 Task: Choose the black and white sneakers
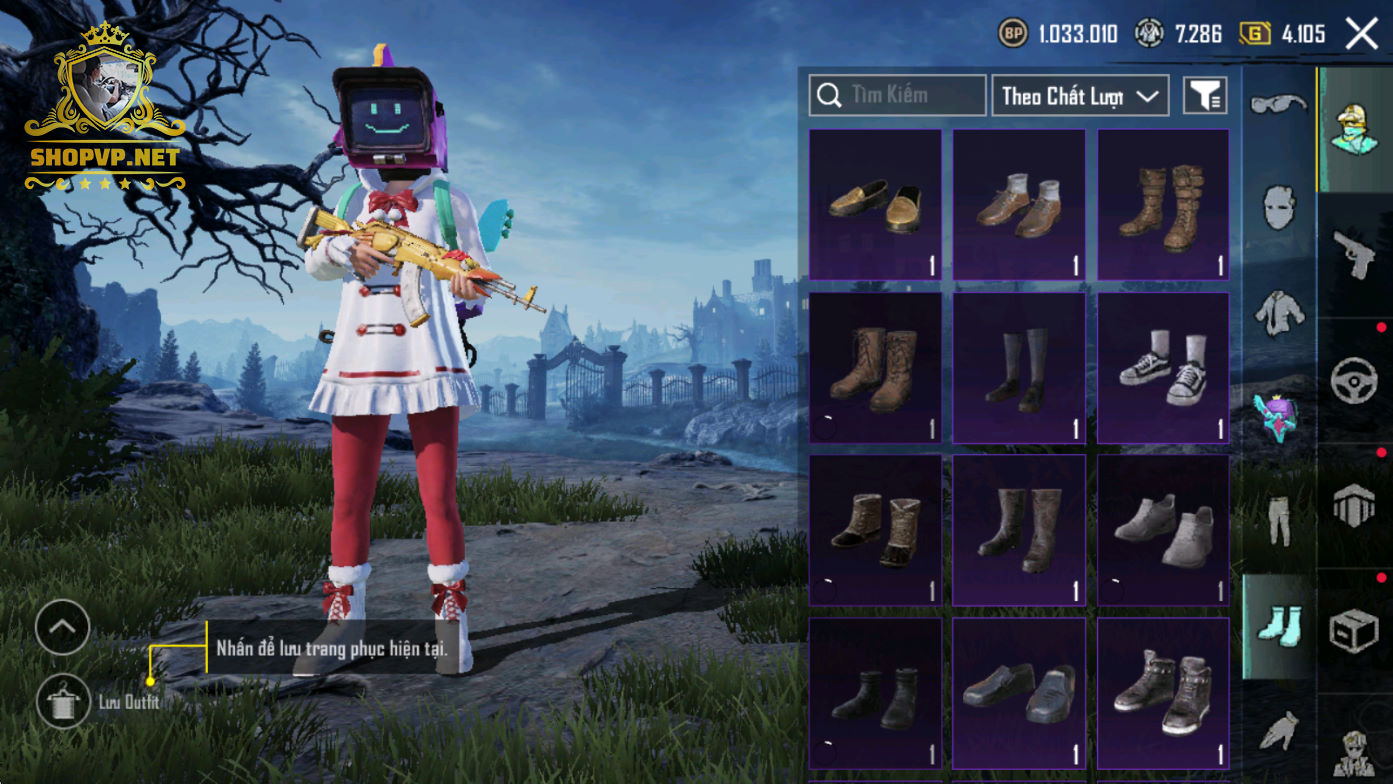[x=1163, y=368]
